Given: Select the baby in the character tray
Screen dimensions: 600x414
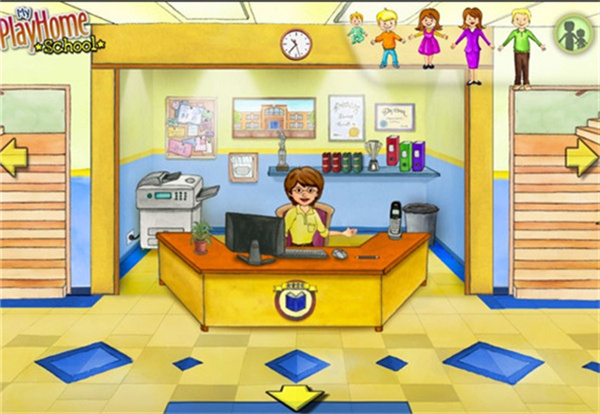Looking at the screenshot, I should point(356,27).
